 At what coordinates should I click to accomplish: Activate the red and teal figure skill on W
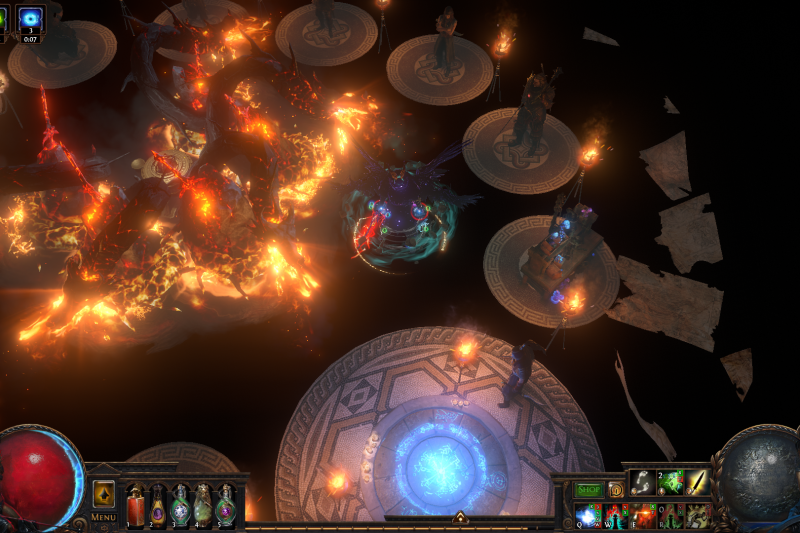[616, 515]
